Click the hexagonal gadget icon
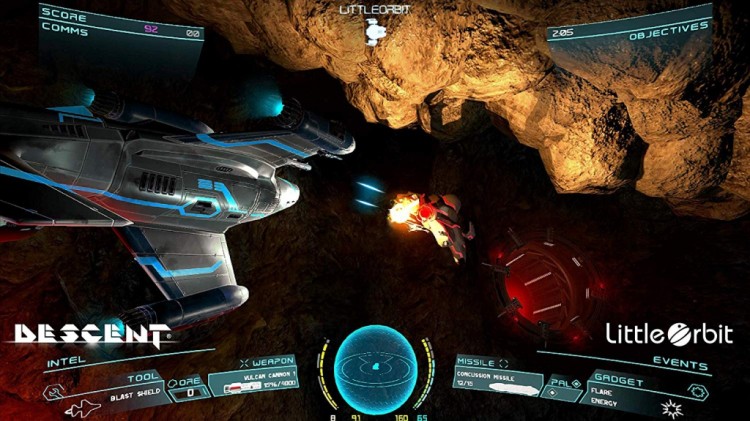750x421 pixels. (697, 389)
